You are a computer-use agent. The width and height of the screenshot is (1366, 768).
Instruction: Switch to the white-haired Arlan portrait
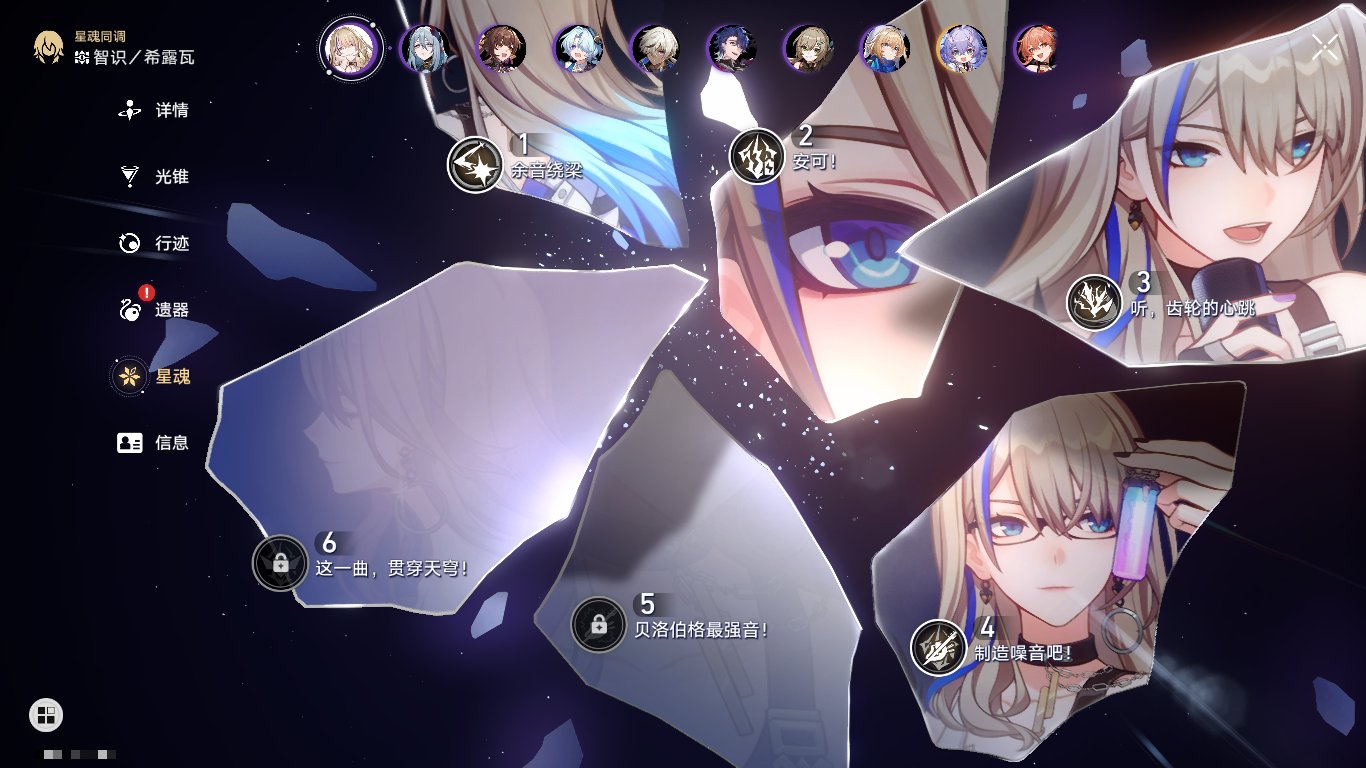(656, 48)
